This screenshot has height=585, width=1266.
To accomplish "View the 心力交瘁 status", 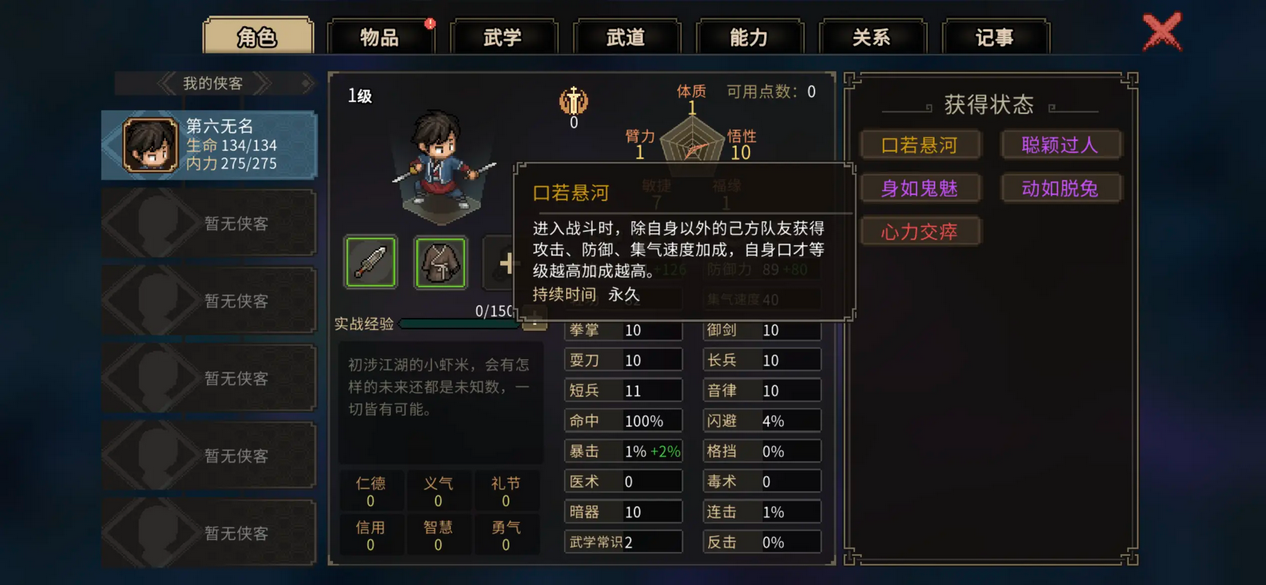I will pos(919,232).
